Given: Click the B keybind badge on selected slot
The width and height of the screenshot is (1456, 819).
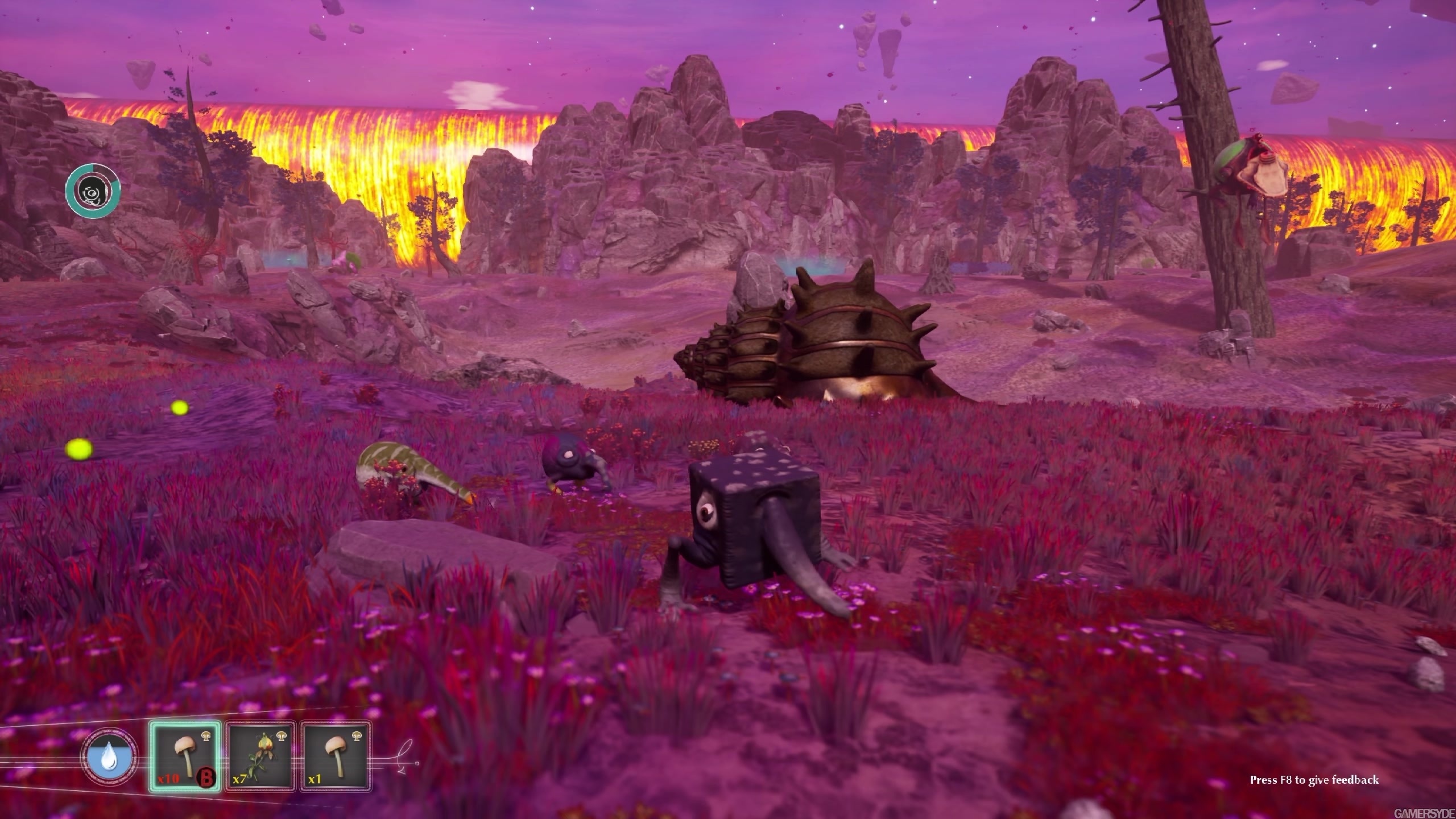Looking at the screenshot, I should coord(205,777).
